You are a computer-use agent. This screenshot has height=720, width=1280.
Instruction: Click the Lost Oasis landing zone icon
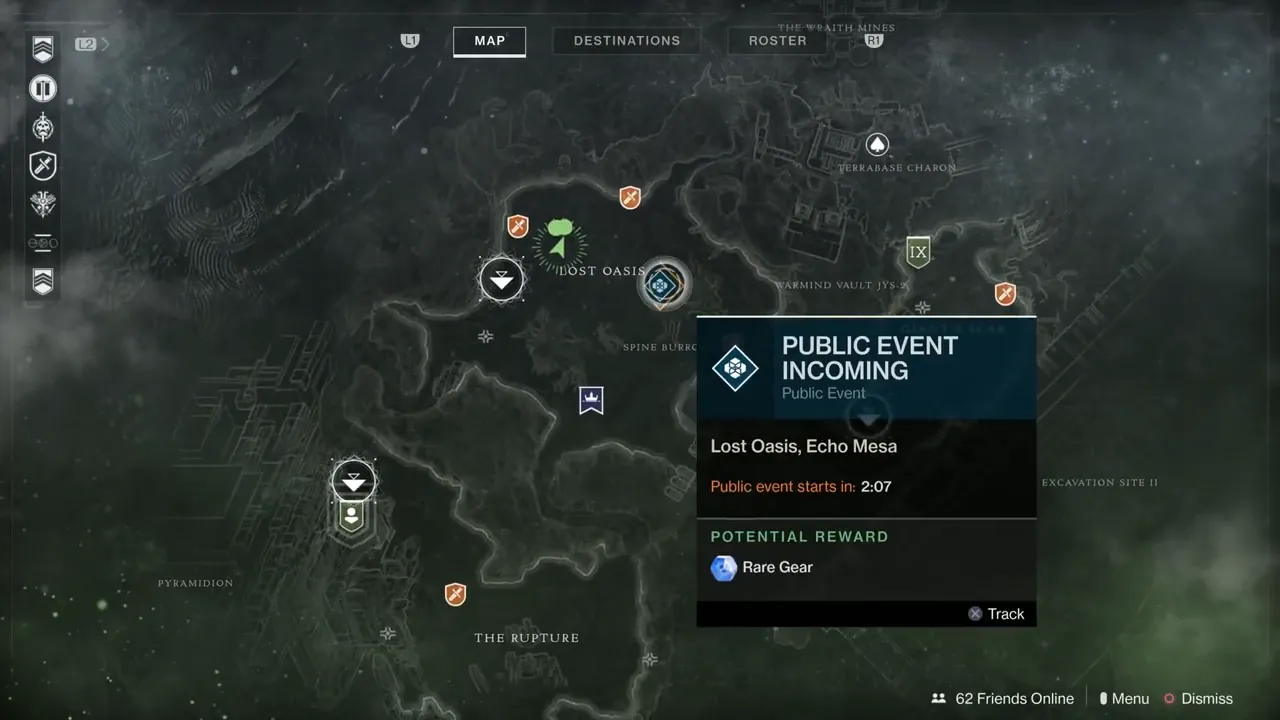(501, 280)
